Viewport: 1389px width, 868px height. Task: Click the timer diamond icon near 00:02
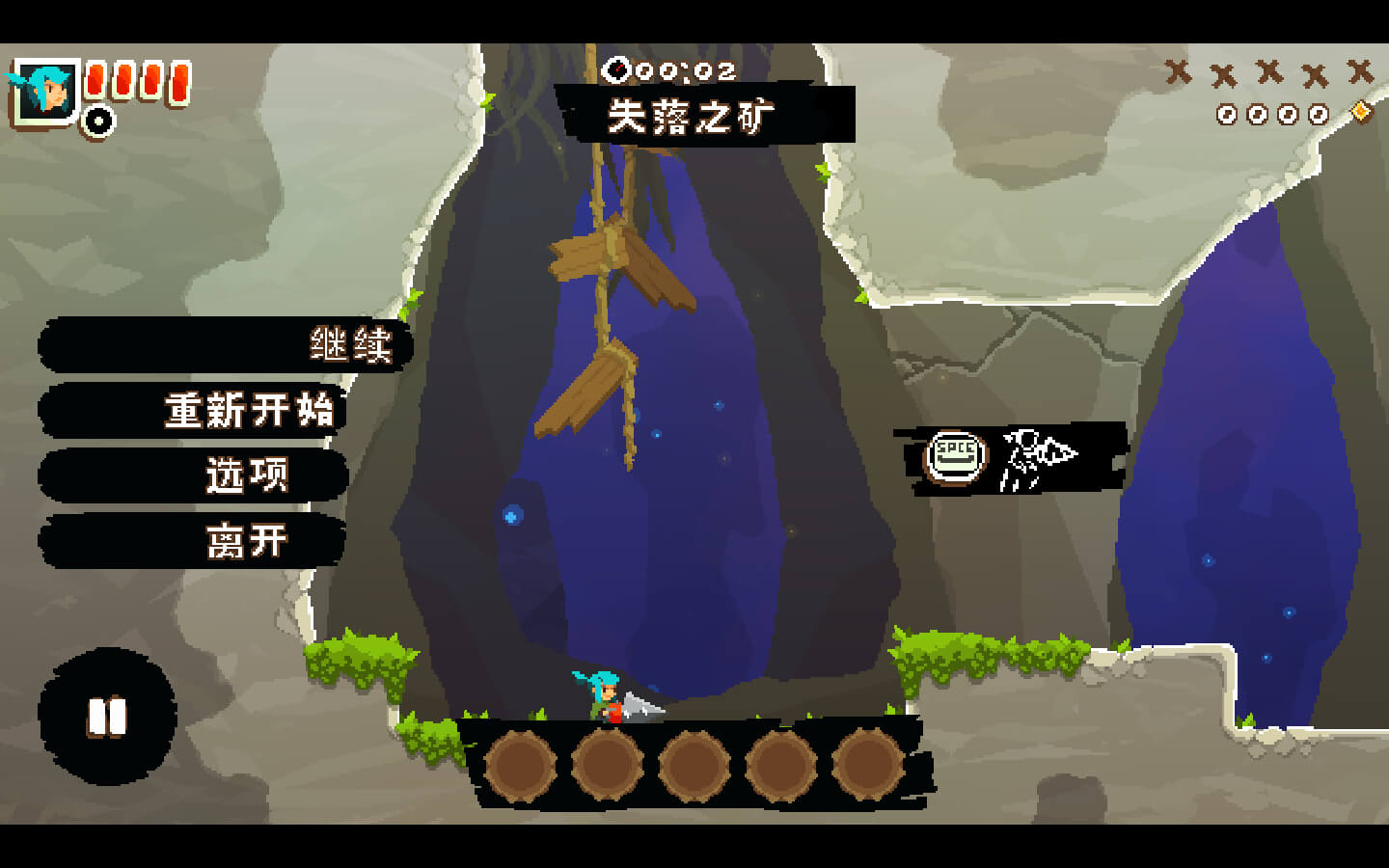click(614, 68)
